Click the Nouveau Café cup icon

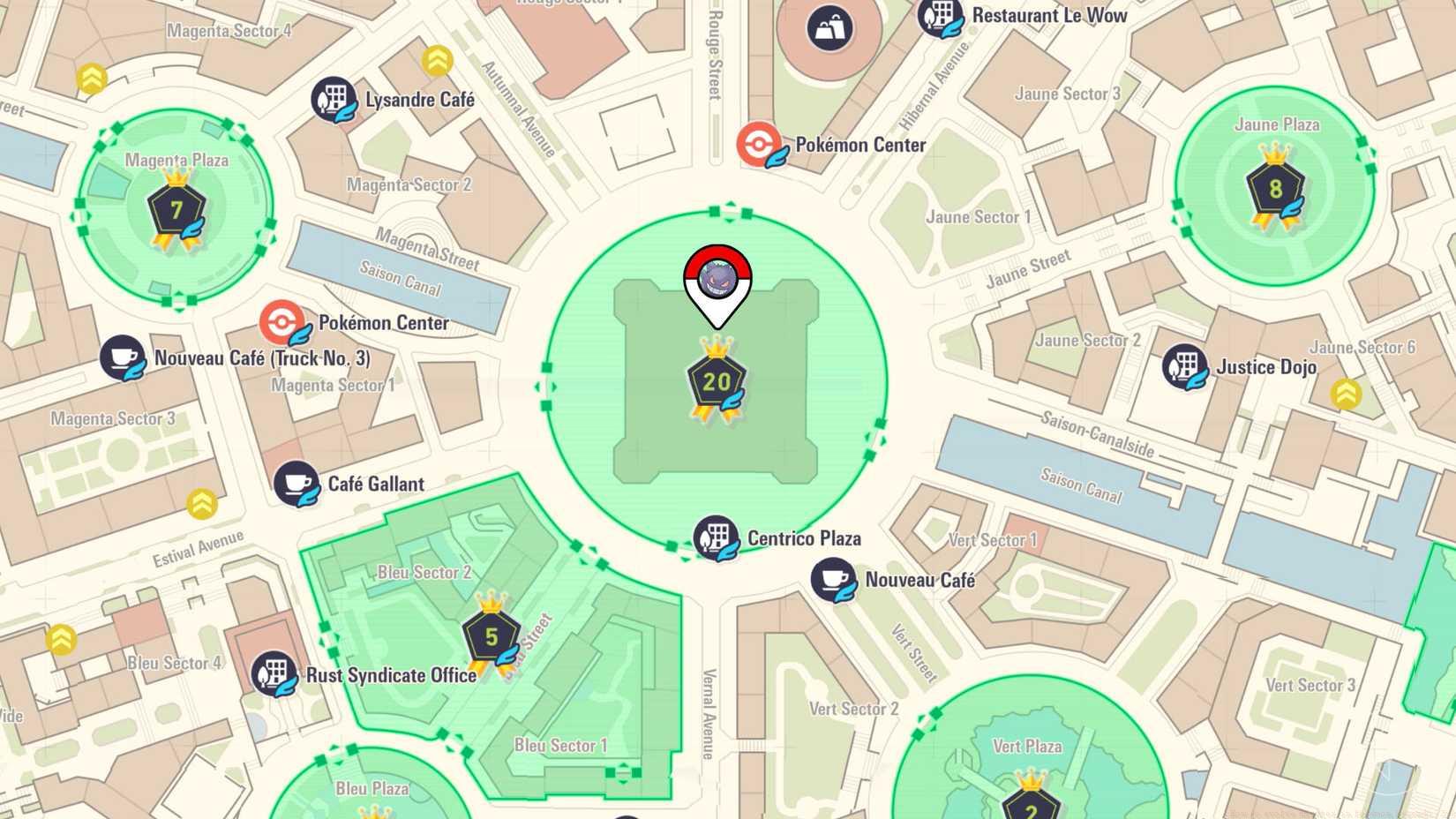[833, 580]
